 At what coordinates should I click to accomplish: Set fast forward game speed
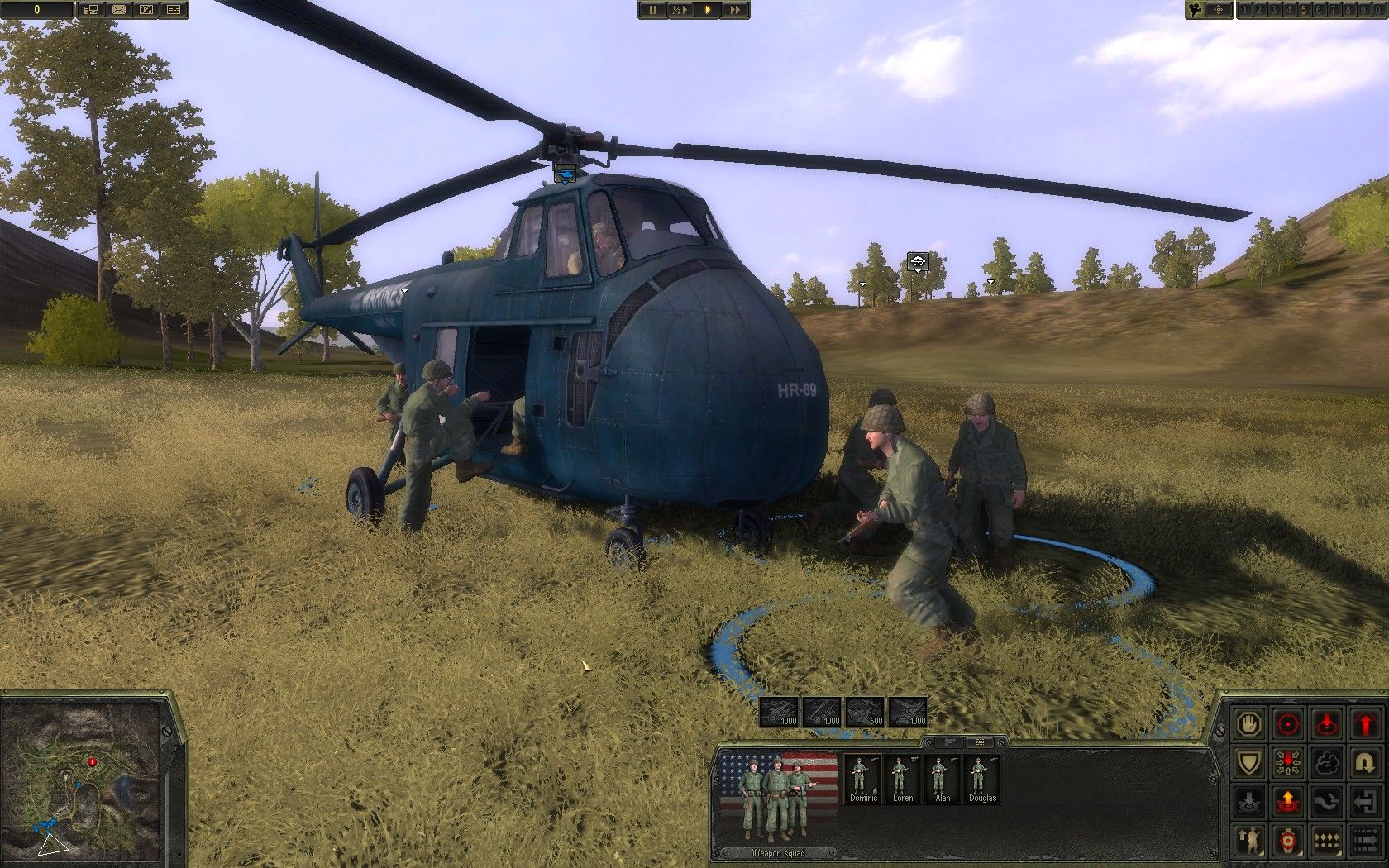tap(735, 11)
